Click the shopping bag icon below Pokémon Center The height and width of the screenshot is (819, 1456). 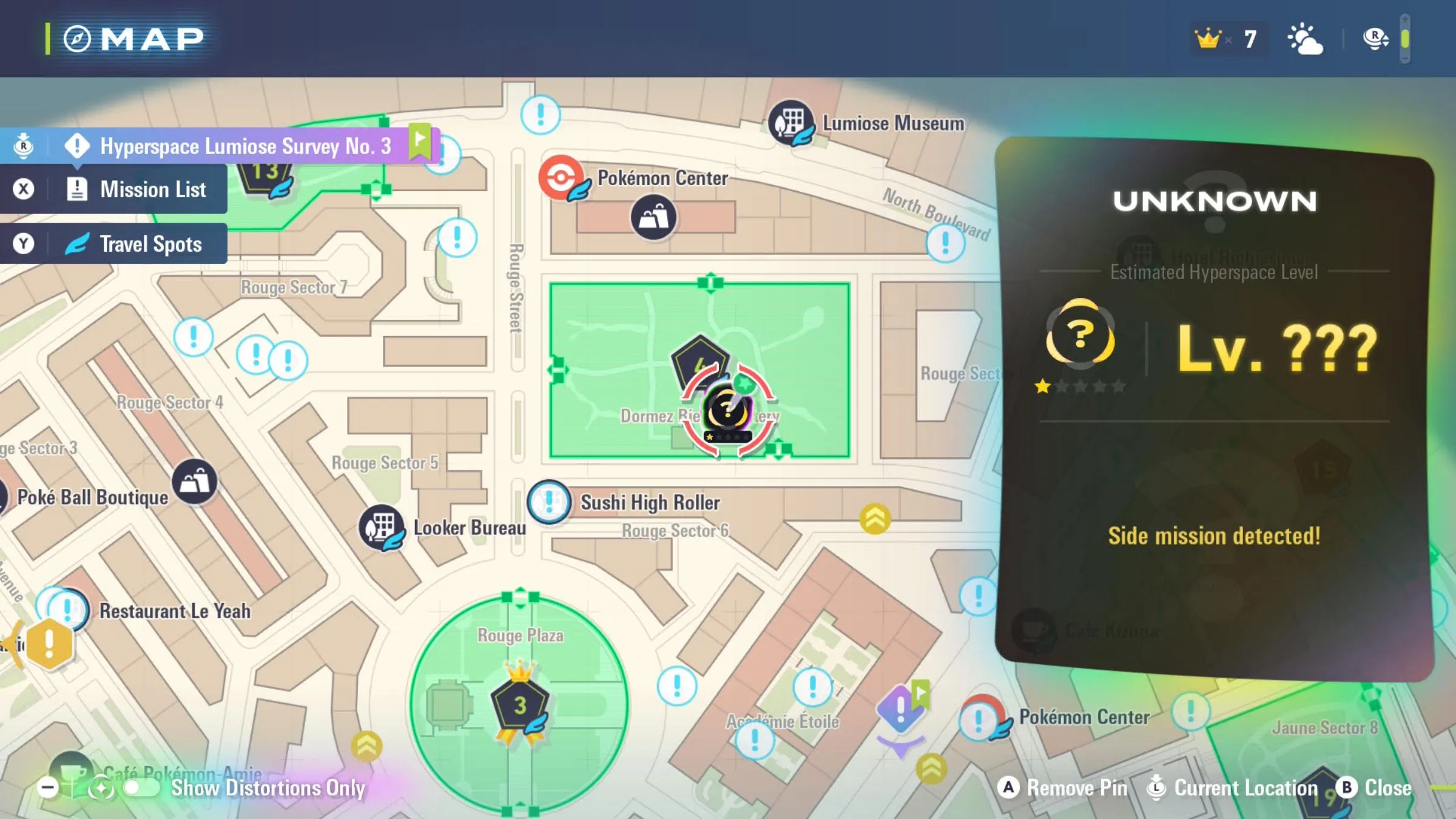click(653, 217)
